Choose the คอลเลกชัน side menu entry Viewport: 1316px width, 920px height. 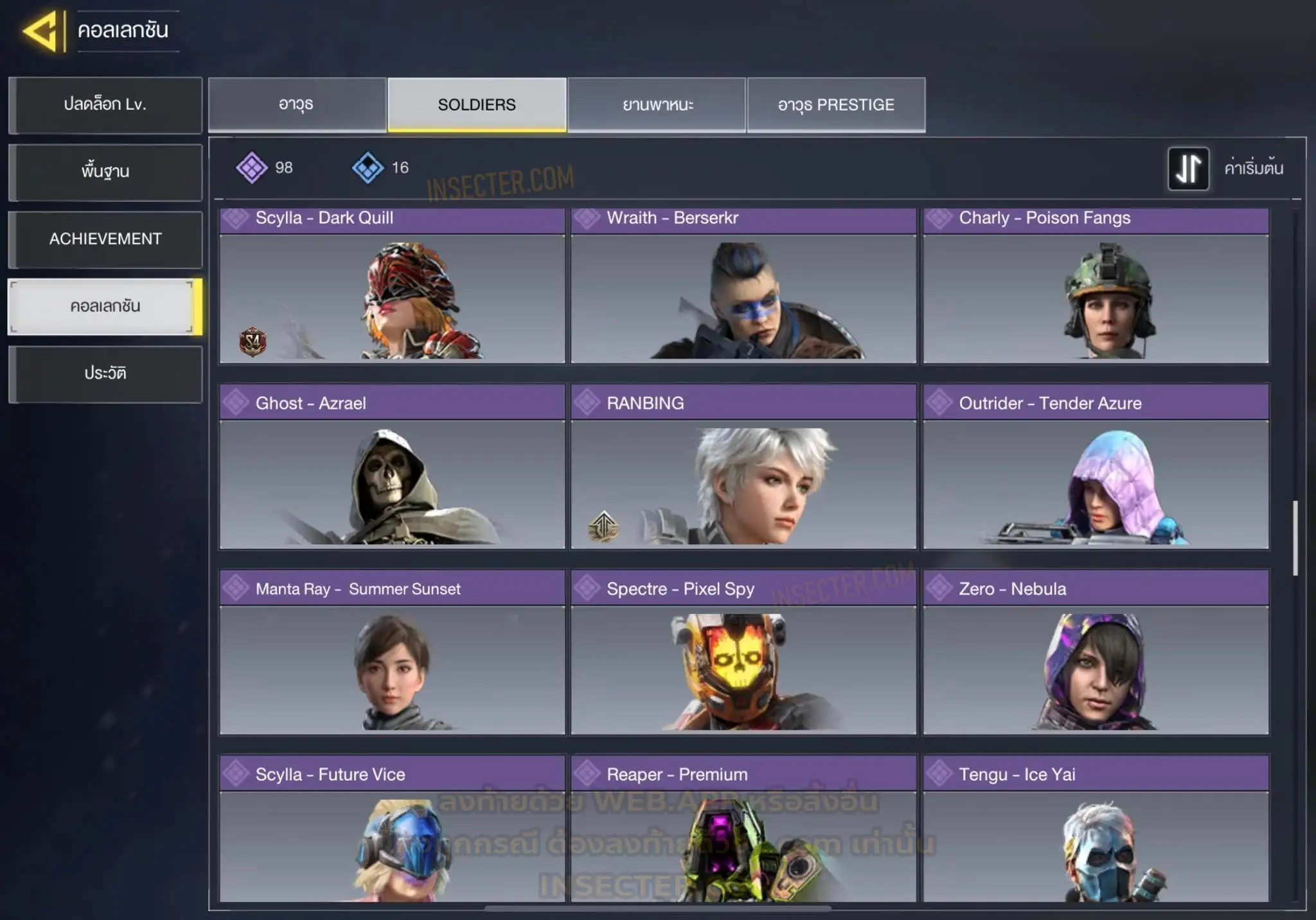pyautogui.click(x=105, y=307)
